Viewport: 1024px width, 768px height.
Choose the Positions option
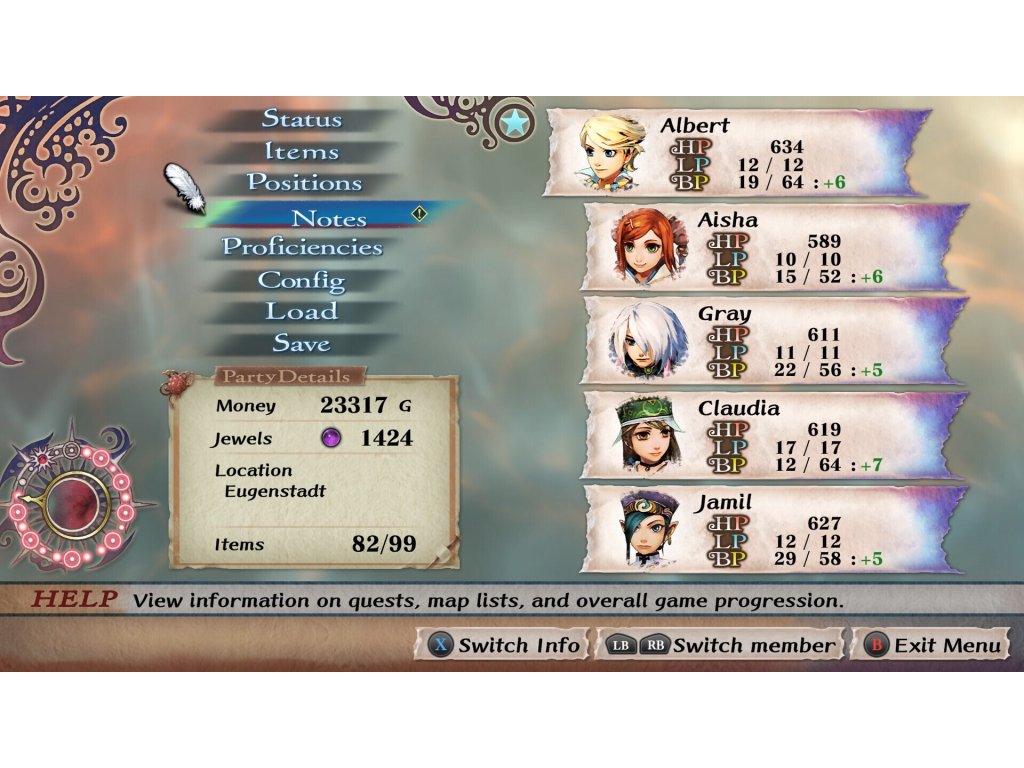(x=304, y=184)
